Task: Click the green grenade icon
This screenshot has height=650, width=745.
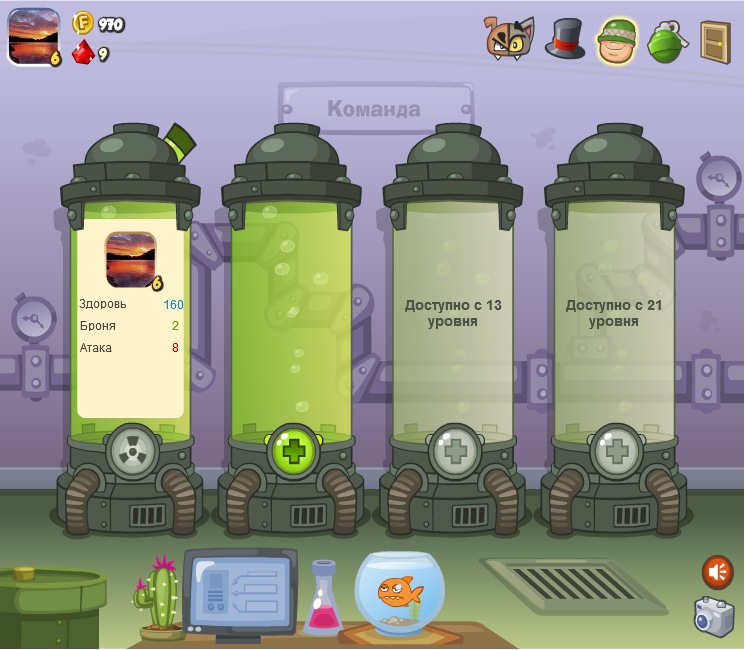Action: coord(665,41)
